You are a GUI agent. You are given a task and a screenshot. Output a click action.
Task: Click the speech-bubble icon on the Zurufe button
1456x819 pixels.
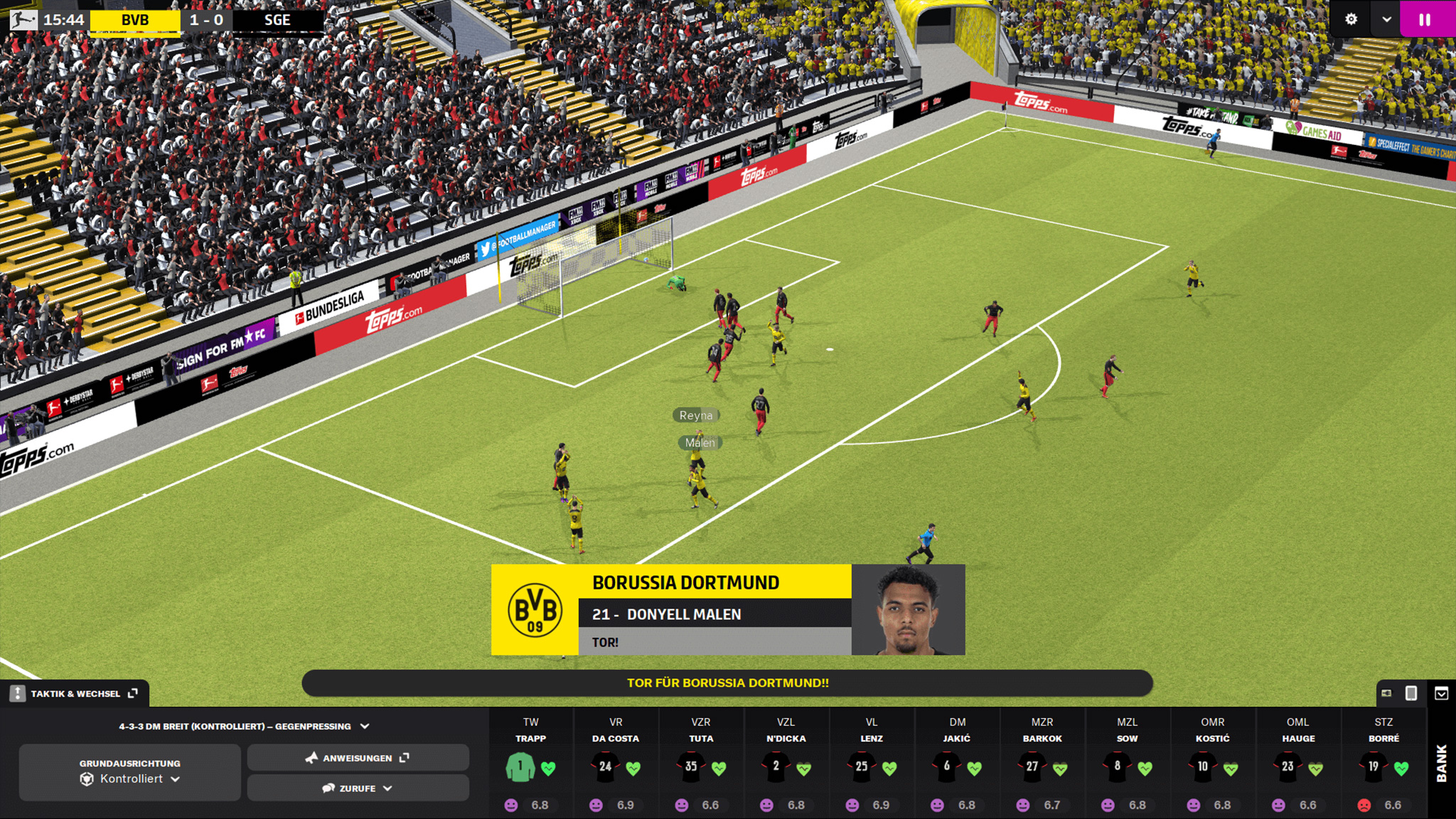coord(328,789)
